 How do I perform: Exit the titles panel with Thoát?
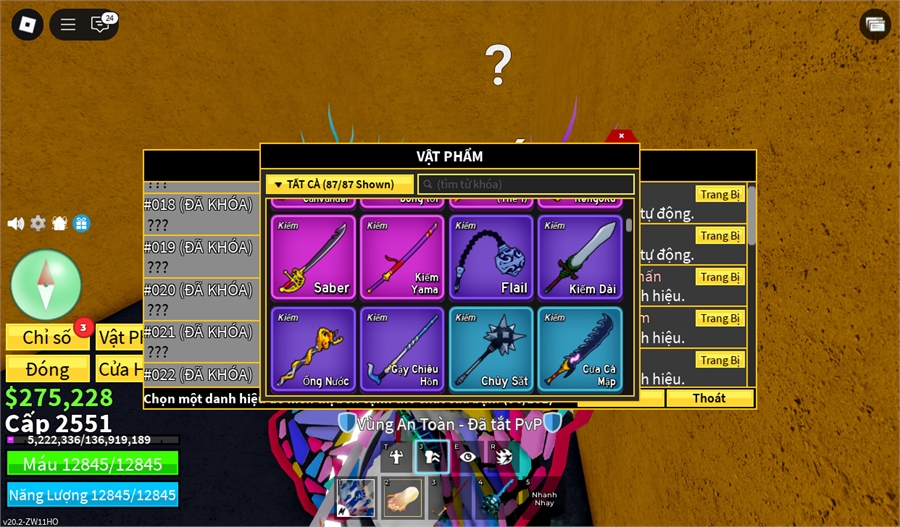click(710, 398)
